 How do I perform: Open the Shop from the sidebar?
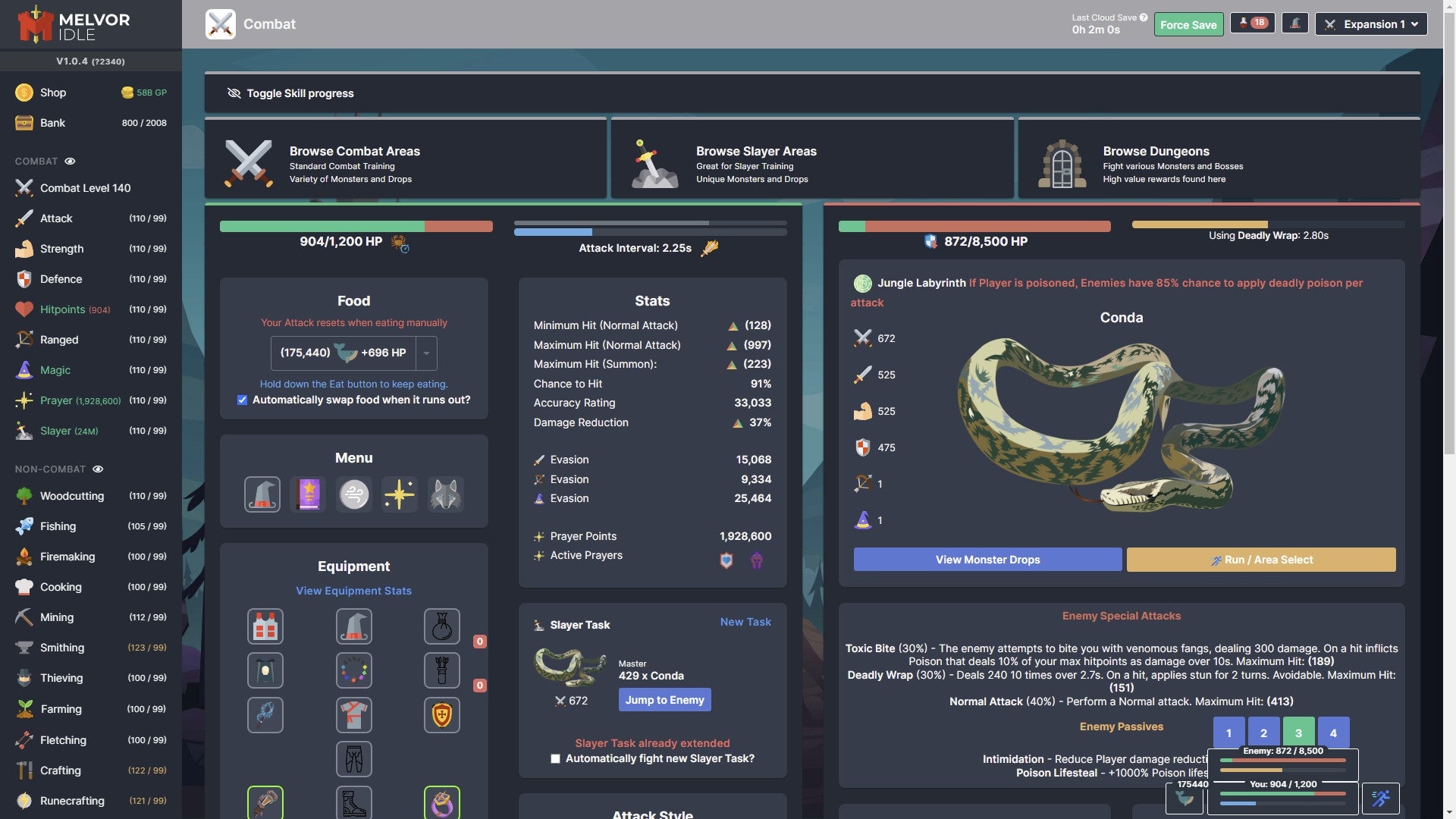[x=52, y=92]
